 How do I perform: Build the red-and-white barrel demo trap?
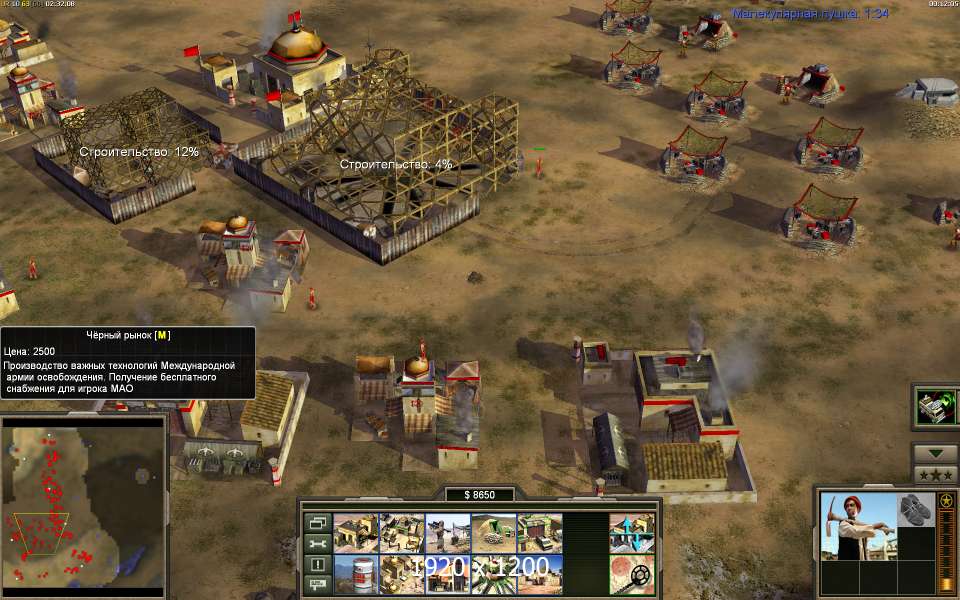pos(356,574)
